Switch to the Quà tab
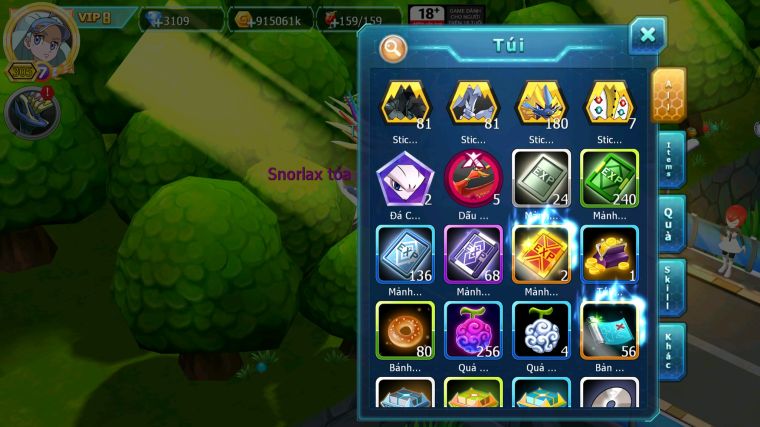The width and height of the screenshot is (760, 427). (x=670, y=224)
